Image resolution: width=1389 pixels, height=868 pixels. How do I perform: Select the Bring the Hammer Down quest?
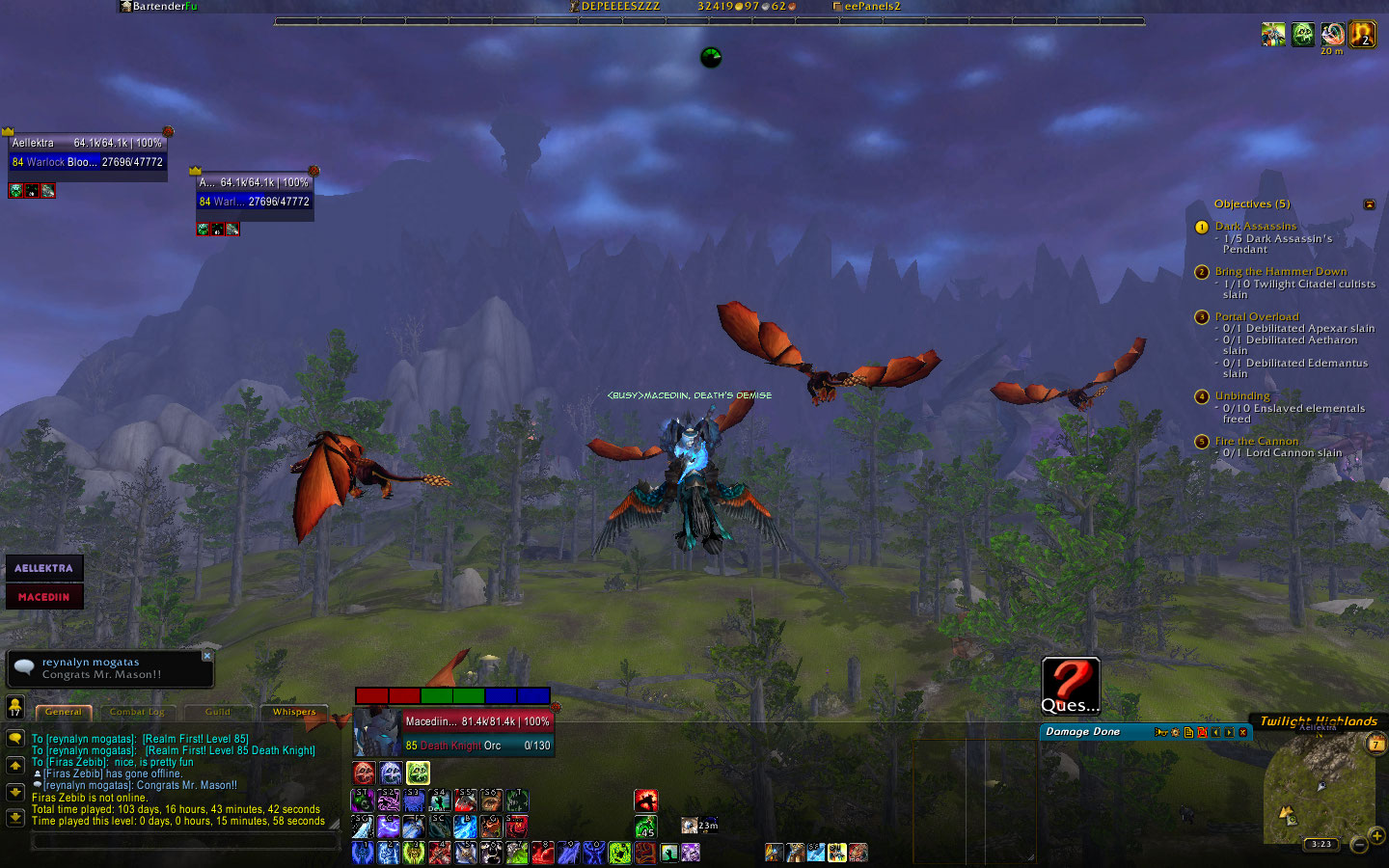click(1280, 272)
